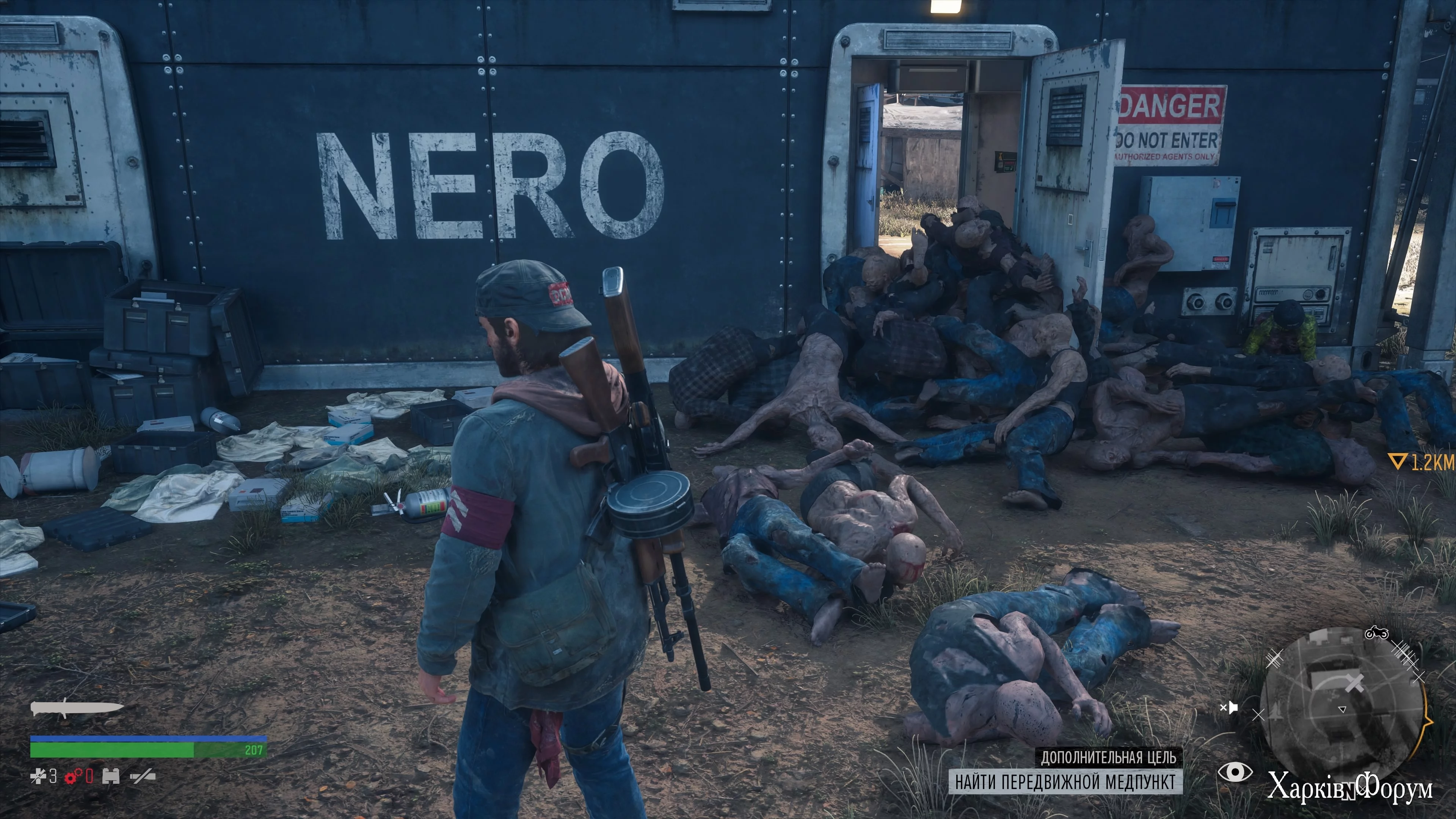Select the binoculars icon
Viewport: 1456px width, 819px height.
111,777
